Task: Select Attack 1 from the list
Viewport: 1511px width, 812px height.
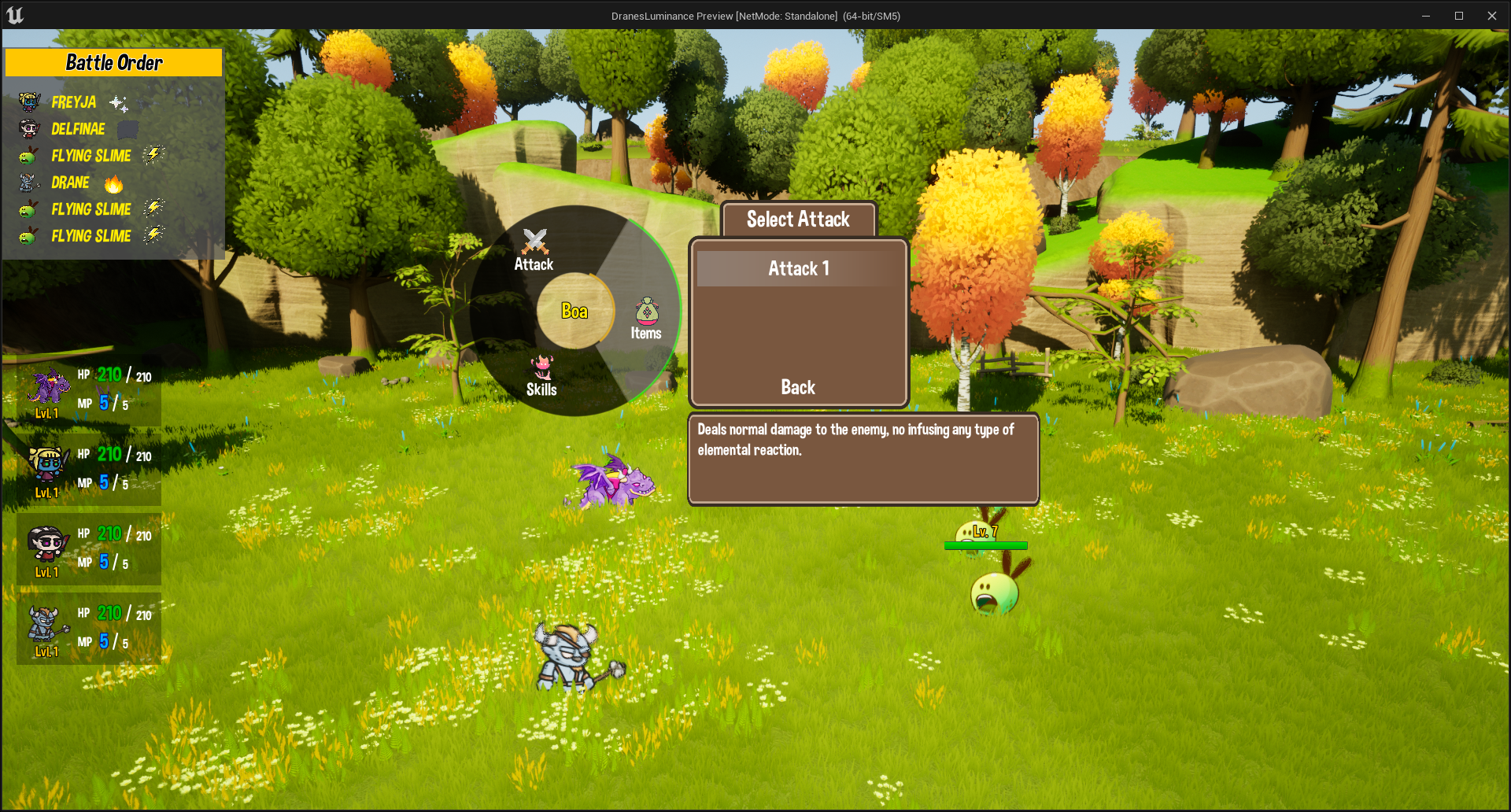Action: point(798,269)
